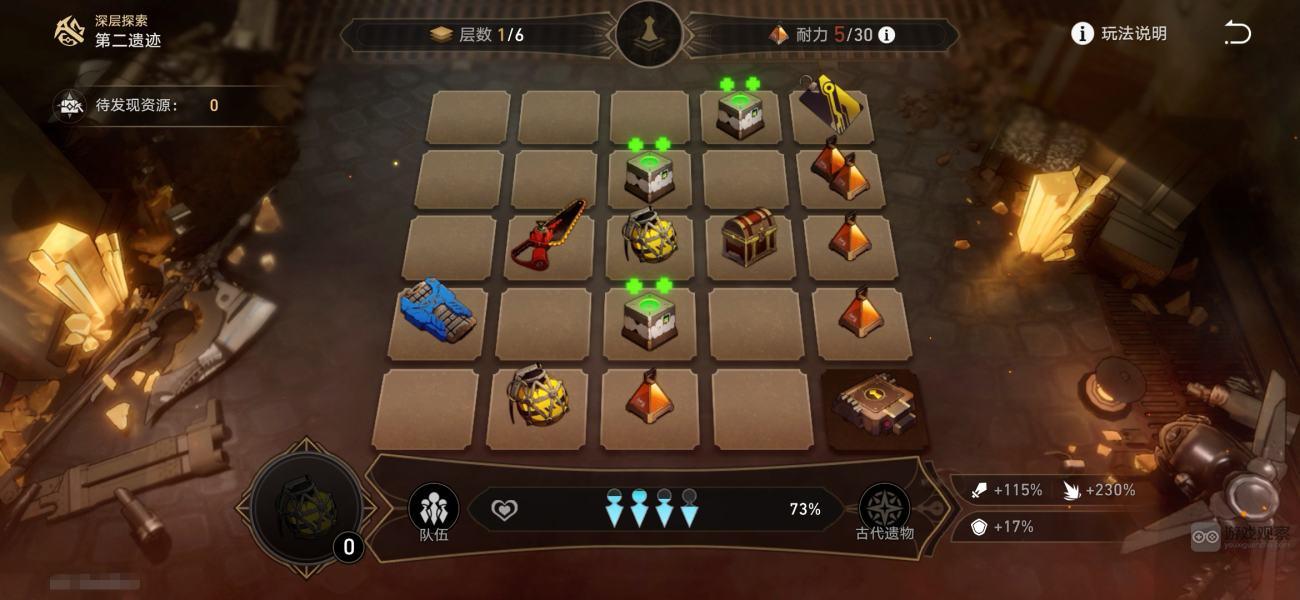Image resolution: width=1300 pixels, height=600 pixels.
Task: Click the central floor emblem at top
Action: pyautogui.click(x=650, y=34)
